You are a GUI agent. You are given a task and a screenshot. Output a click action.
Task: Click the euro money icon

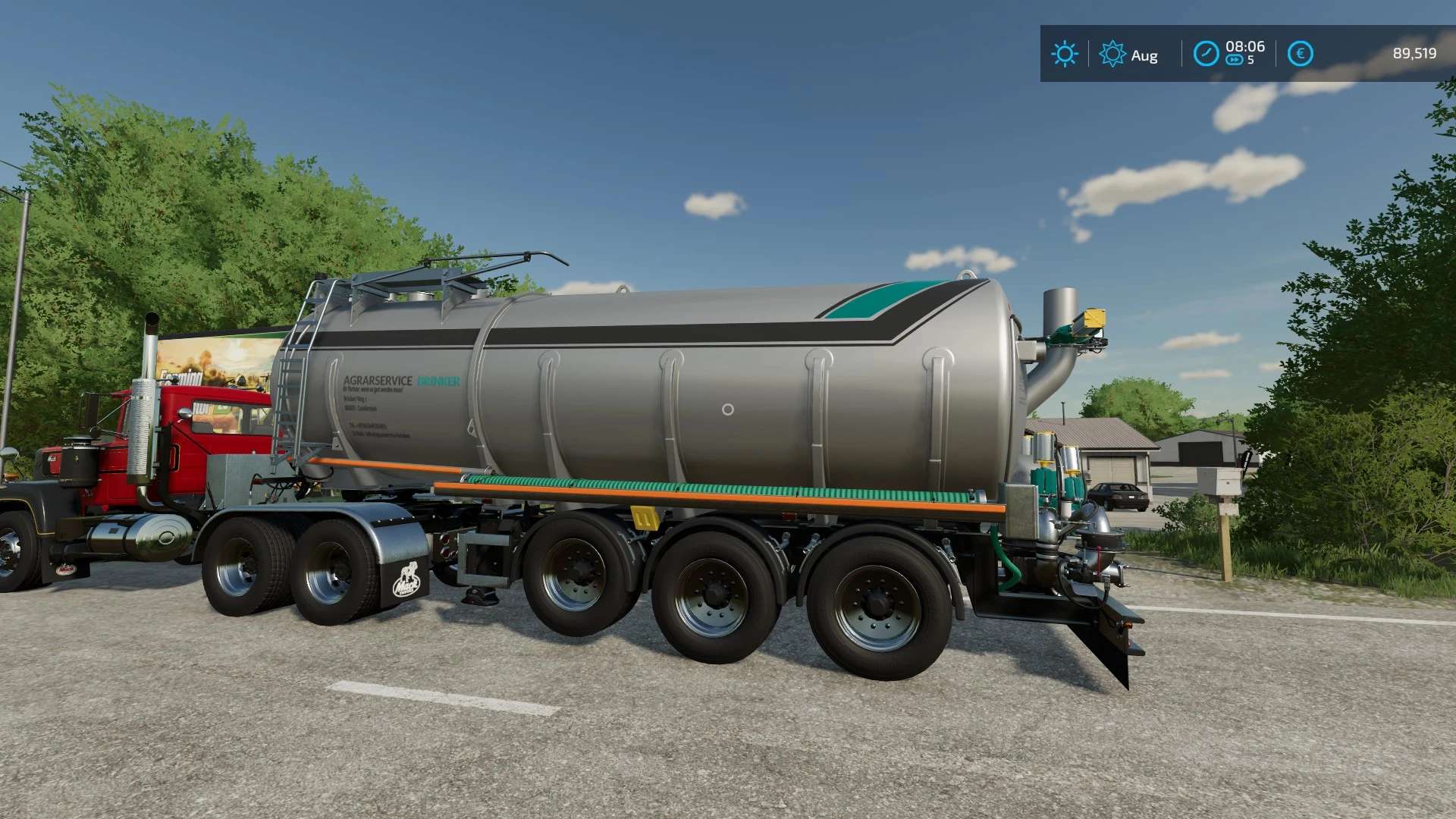point(1300,54)
